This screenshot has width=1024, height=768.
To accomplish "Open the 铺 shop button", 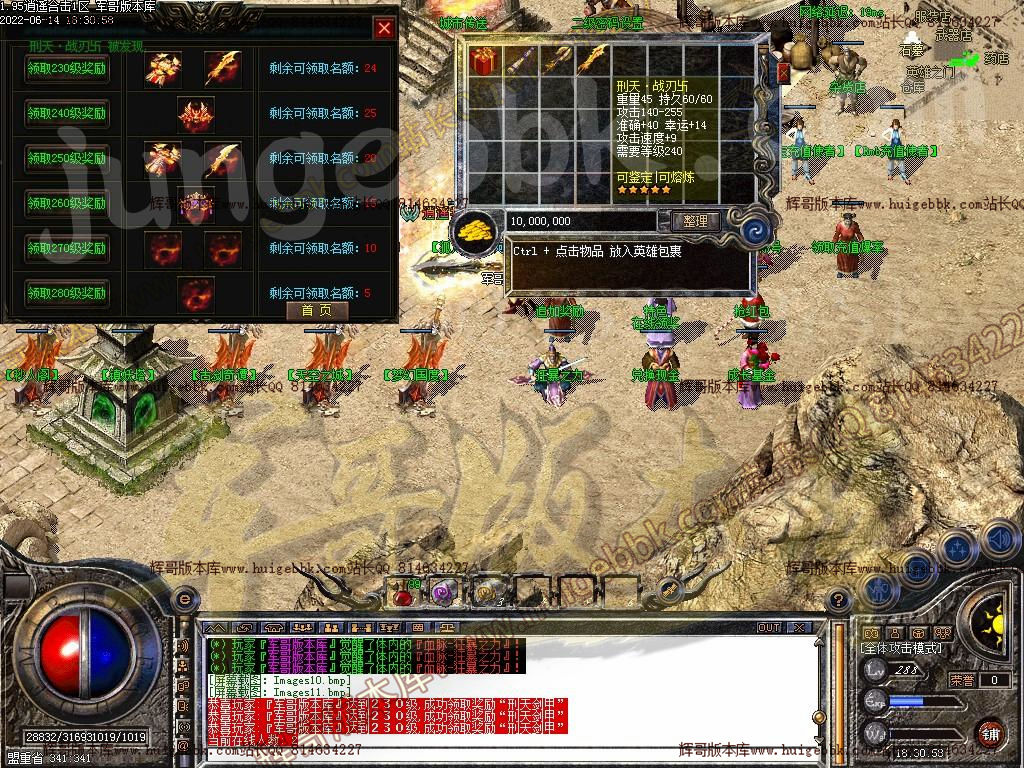I will coord(989,733).
